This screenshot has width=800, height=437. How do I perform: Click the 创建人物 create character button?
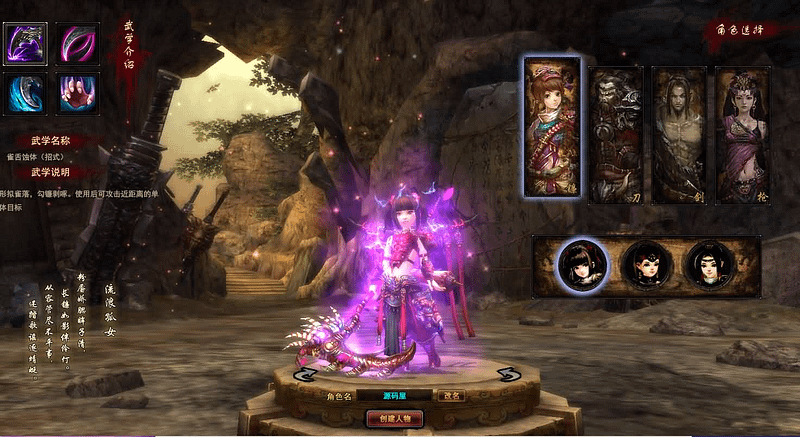pos(395,418)
